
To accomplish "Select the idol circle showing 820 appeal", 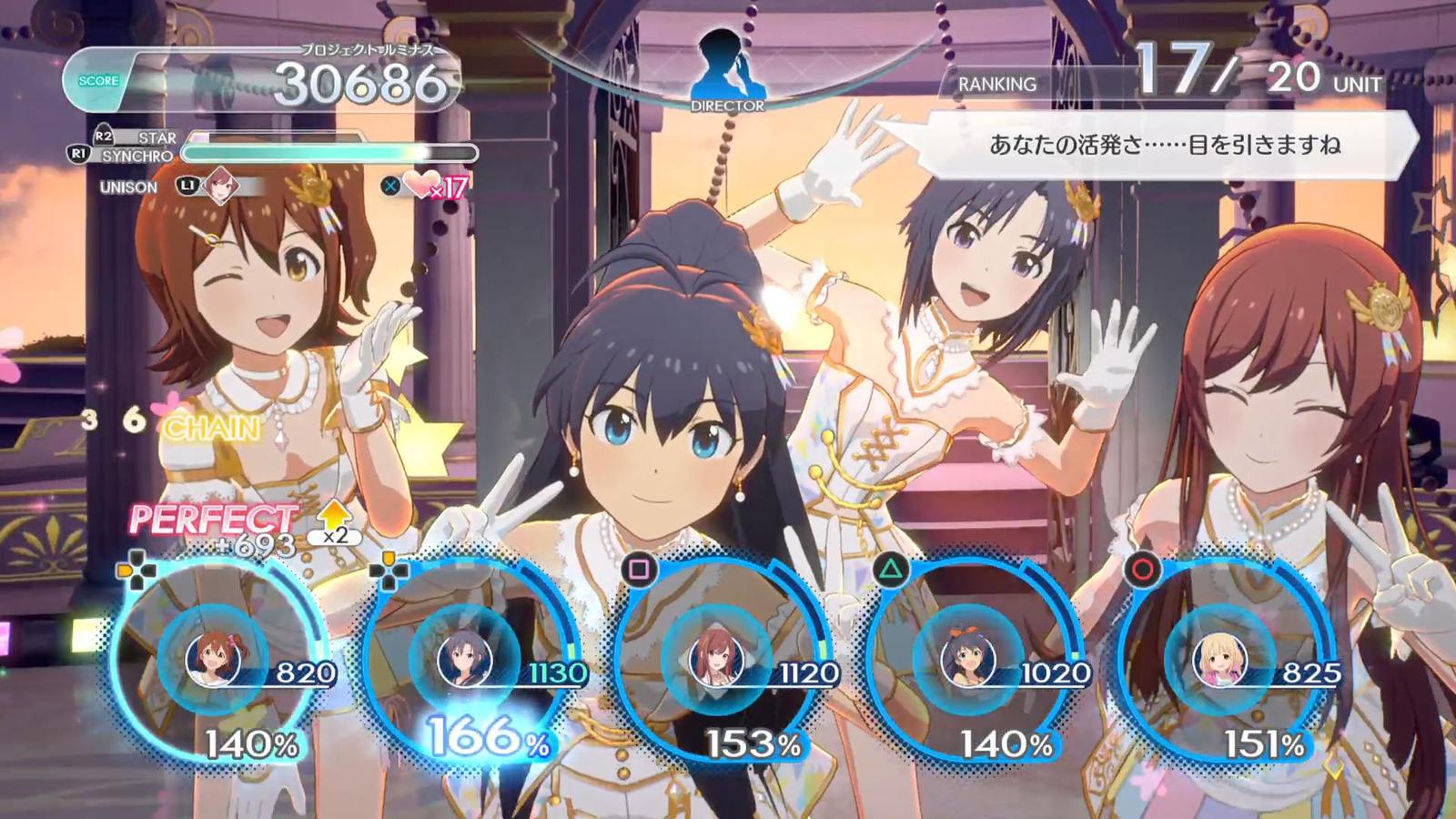I will 215,657.
